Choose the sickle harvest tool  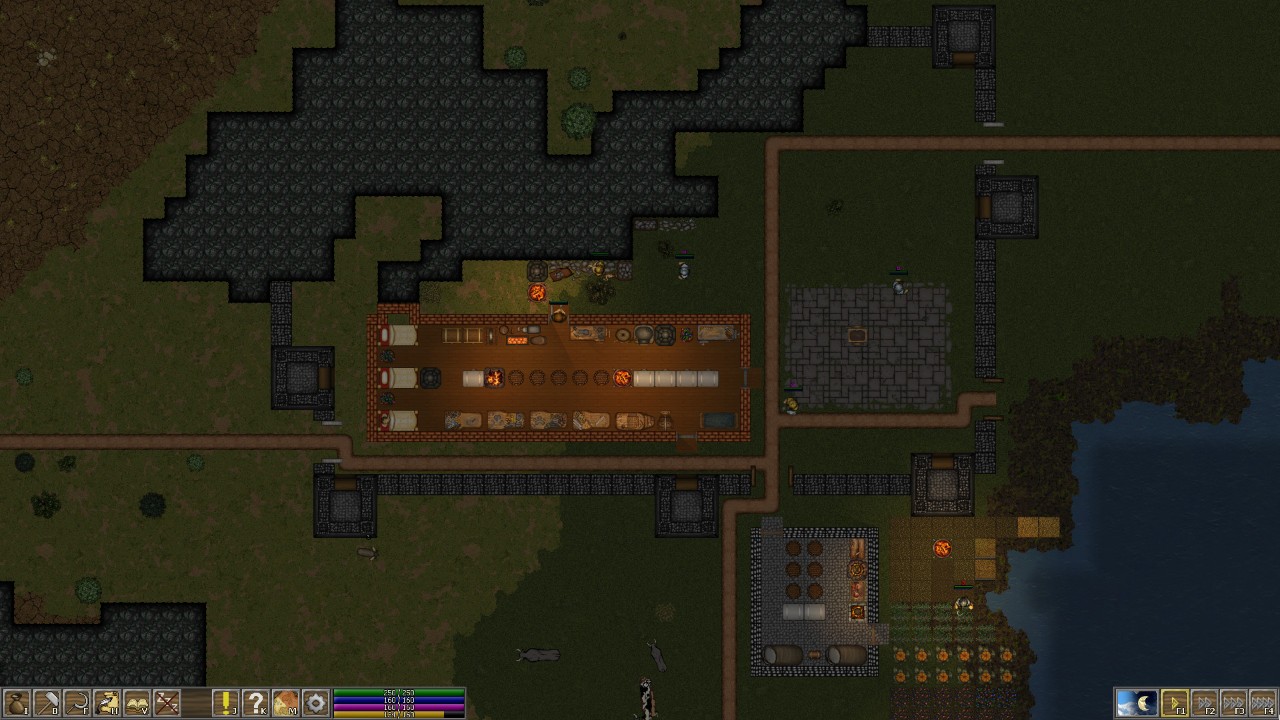[x=76, y=703]
